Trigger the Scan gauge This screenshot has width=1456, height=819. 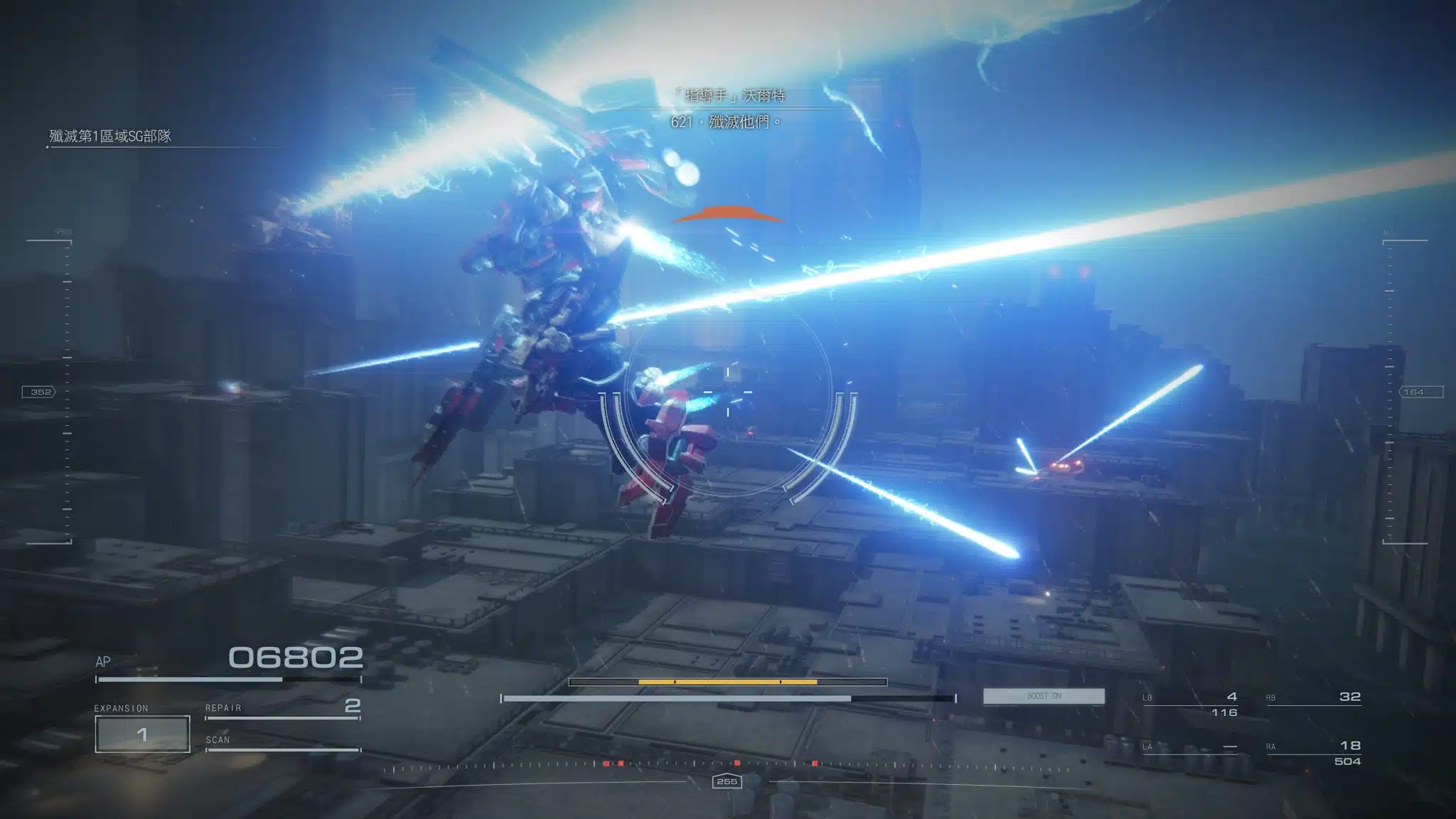[282, 742]
